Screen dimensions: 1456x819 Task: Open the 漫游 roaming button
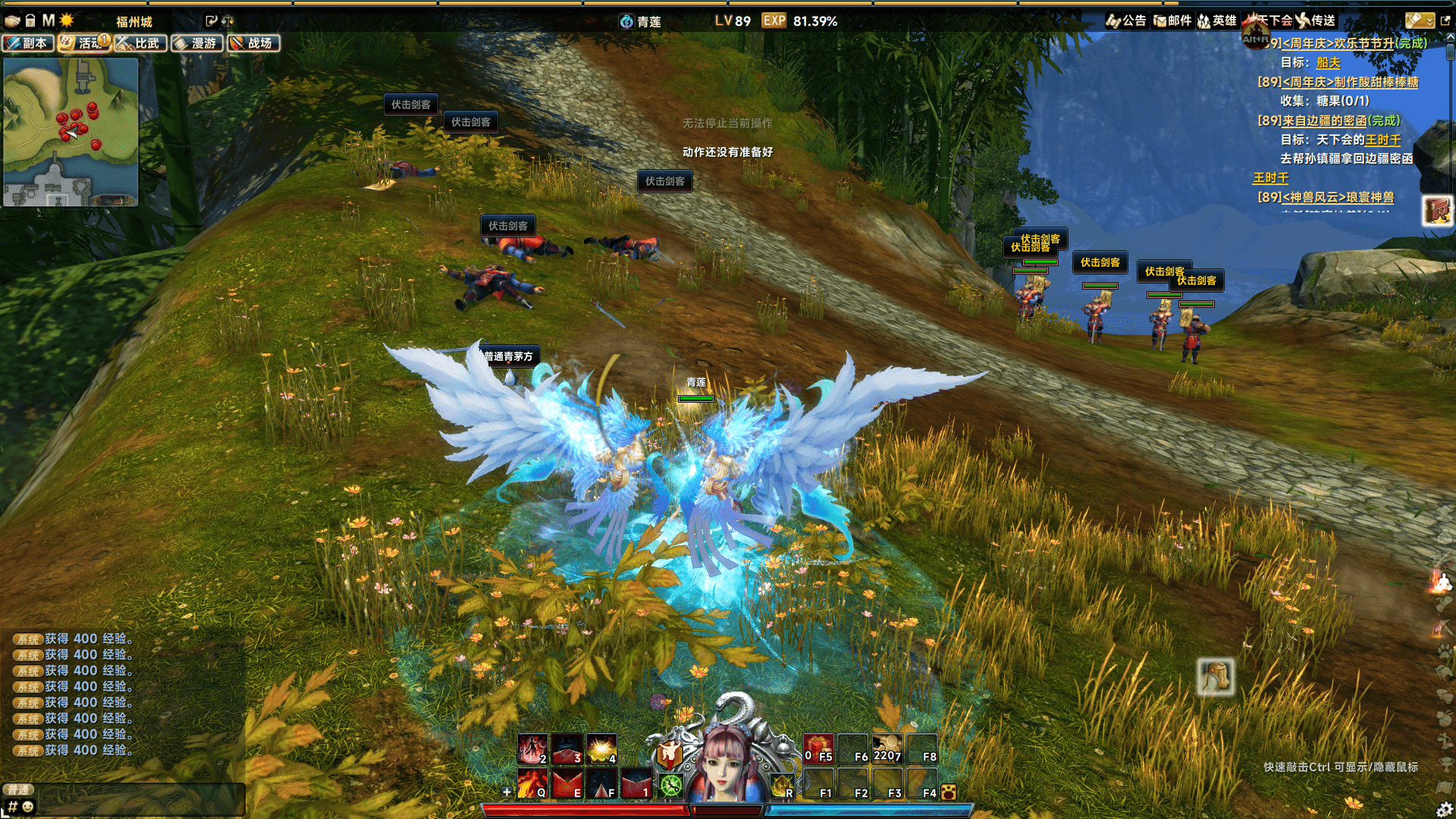pyautogui.click(x=197, y=43)
